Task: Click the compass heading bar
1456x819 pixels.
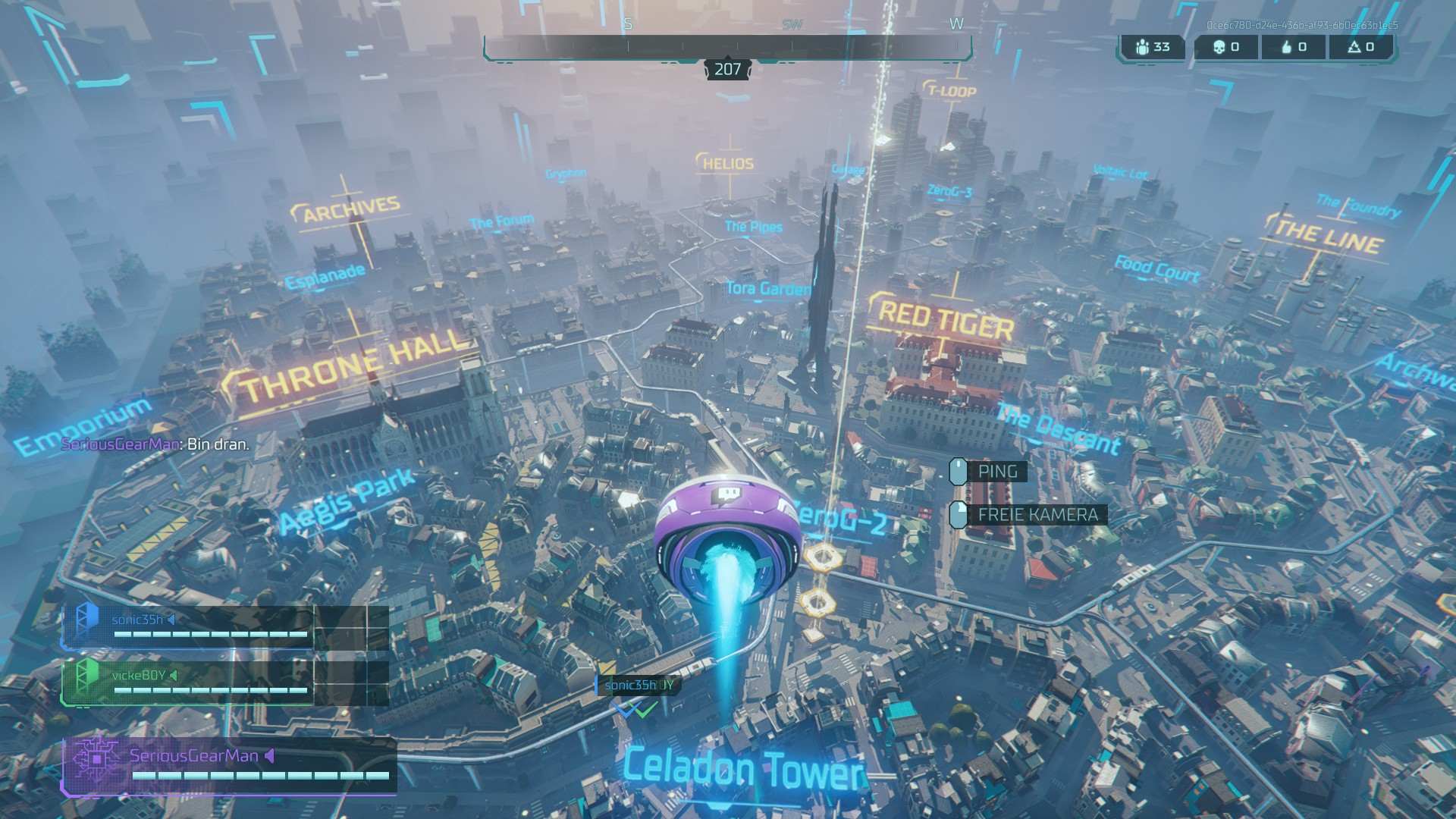Action: [727, 47]
